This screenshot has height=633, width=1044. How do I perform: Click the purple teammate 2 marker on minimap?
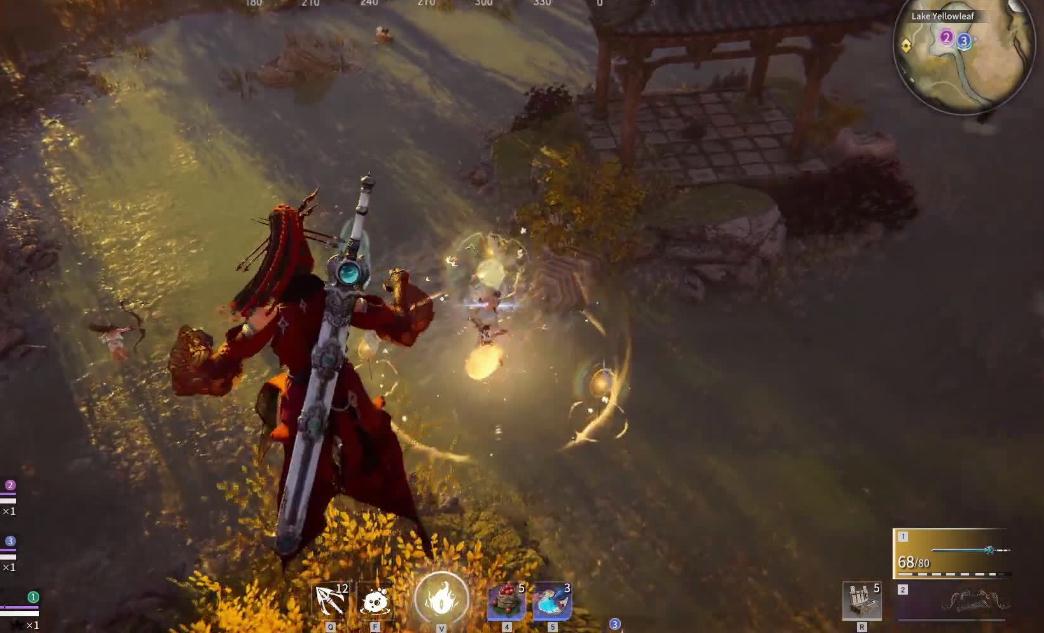pyautogui.click(x=946, y=38)
